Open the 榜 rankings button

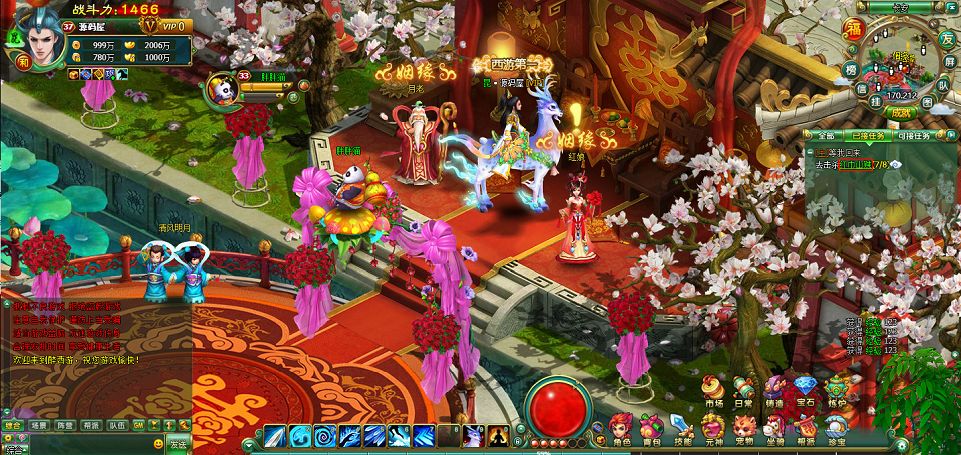click(x=849, y=69)
